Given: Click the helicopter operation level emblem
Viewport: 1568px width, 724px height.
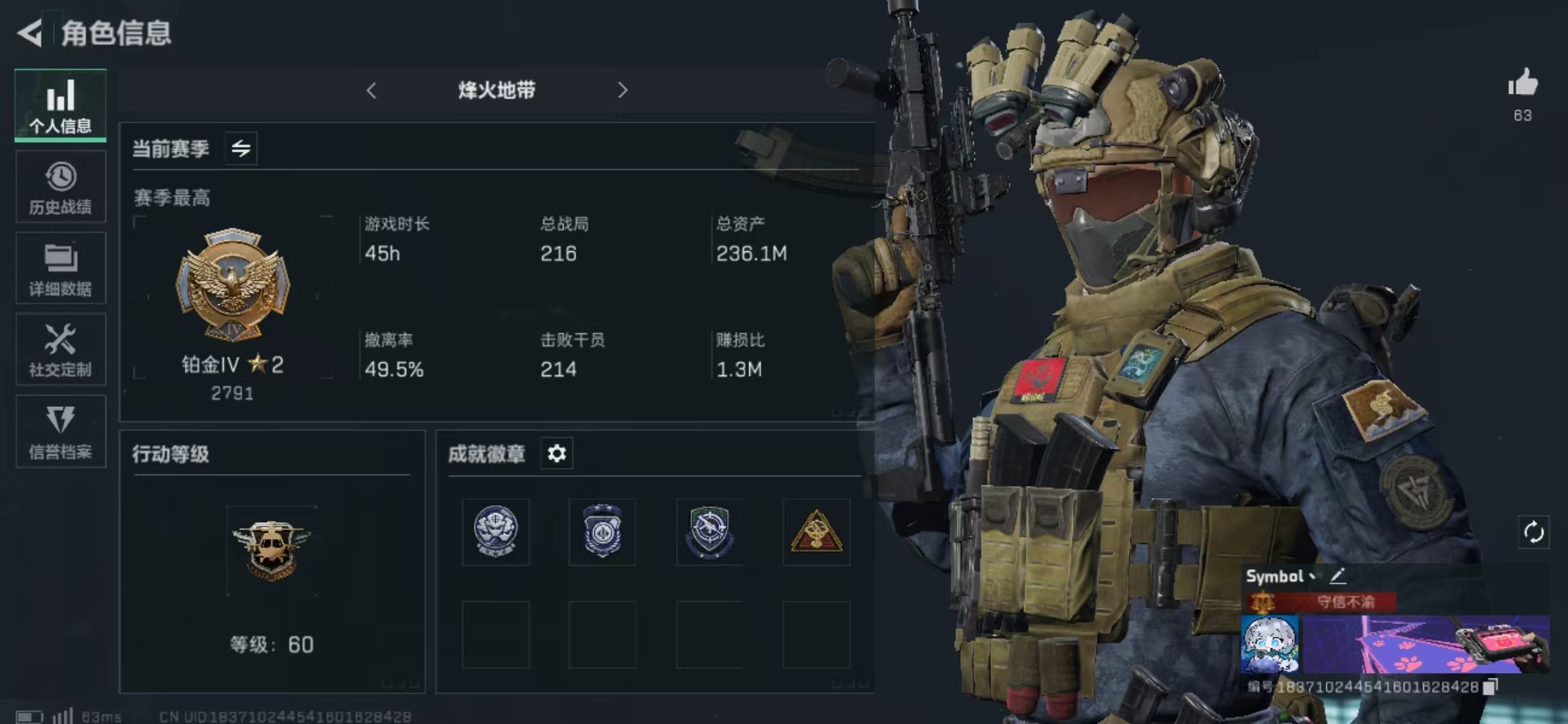Looking at the screenshot, I should (271, 550).
